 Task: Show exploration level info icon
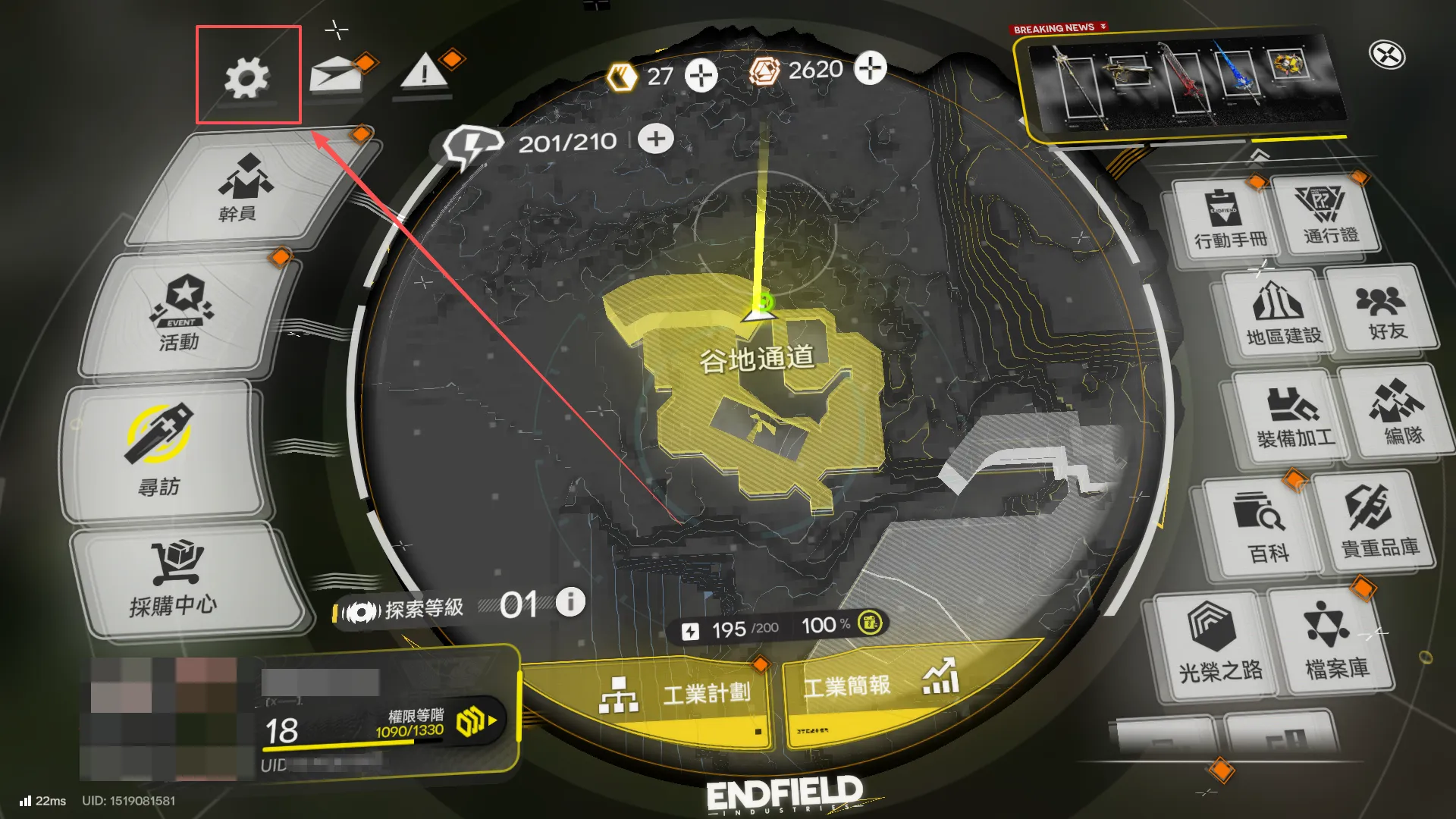click(x=570, y=602)
